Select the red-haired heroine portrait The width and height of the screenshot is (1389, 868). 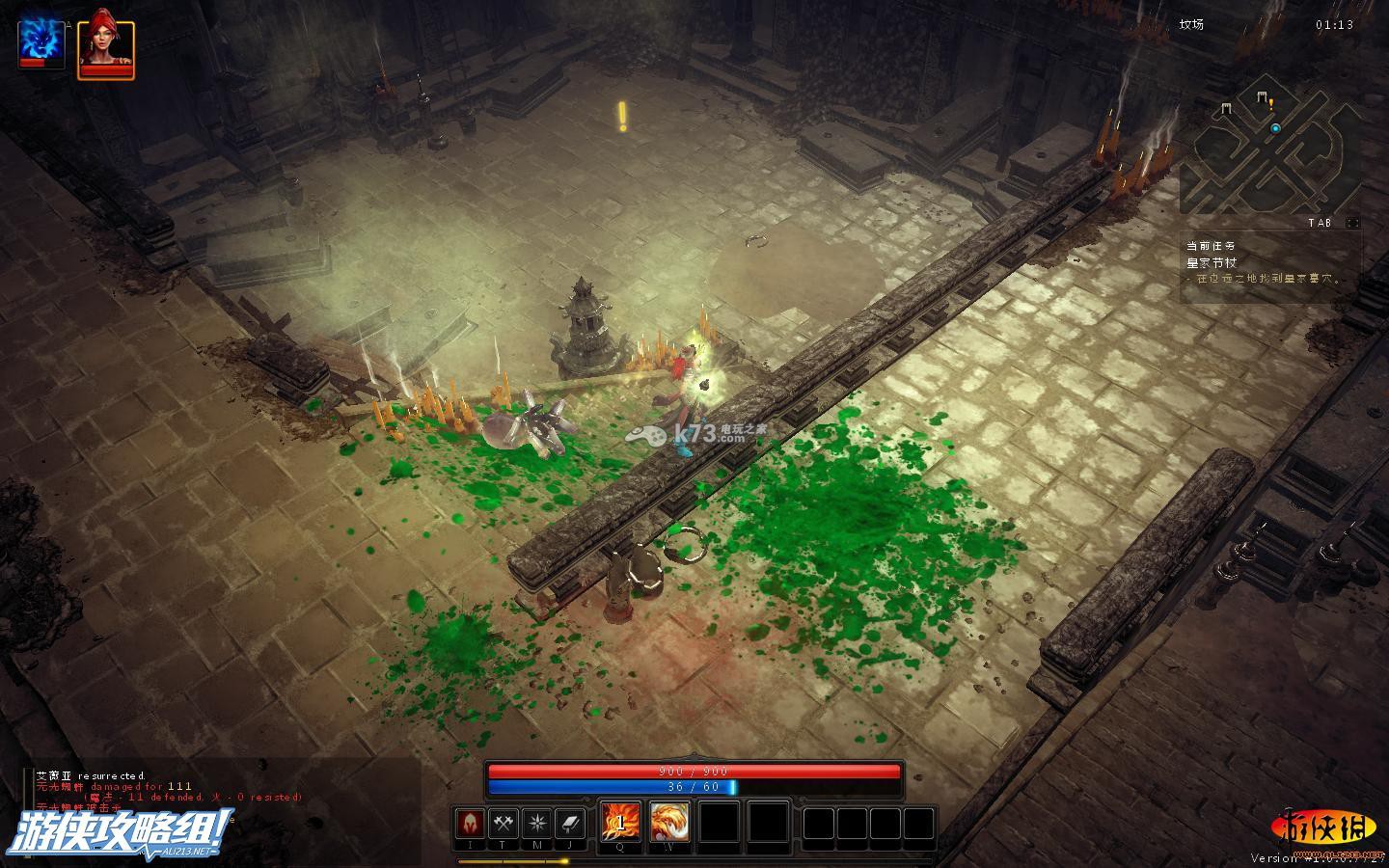(x=106, y=45)
